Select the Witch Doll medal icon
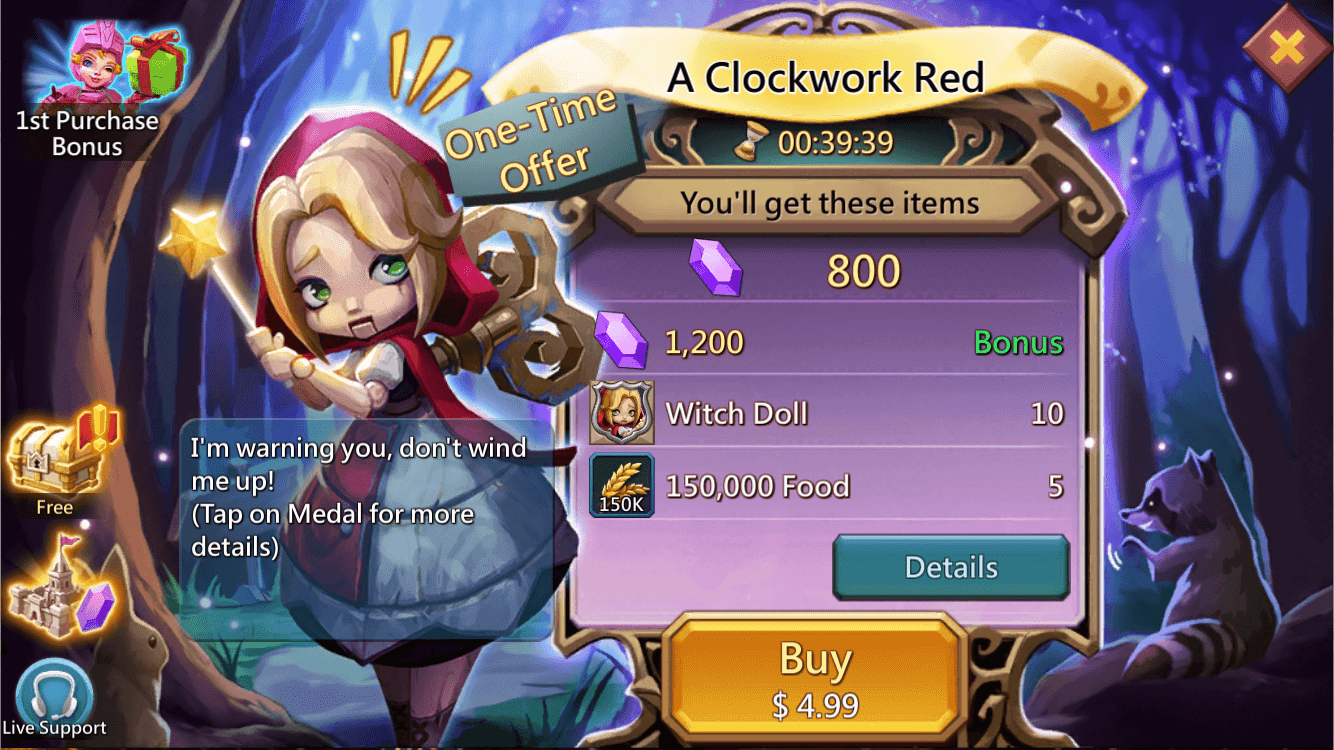 click(x=621, y=413)
